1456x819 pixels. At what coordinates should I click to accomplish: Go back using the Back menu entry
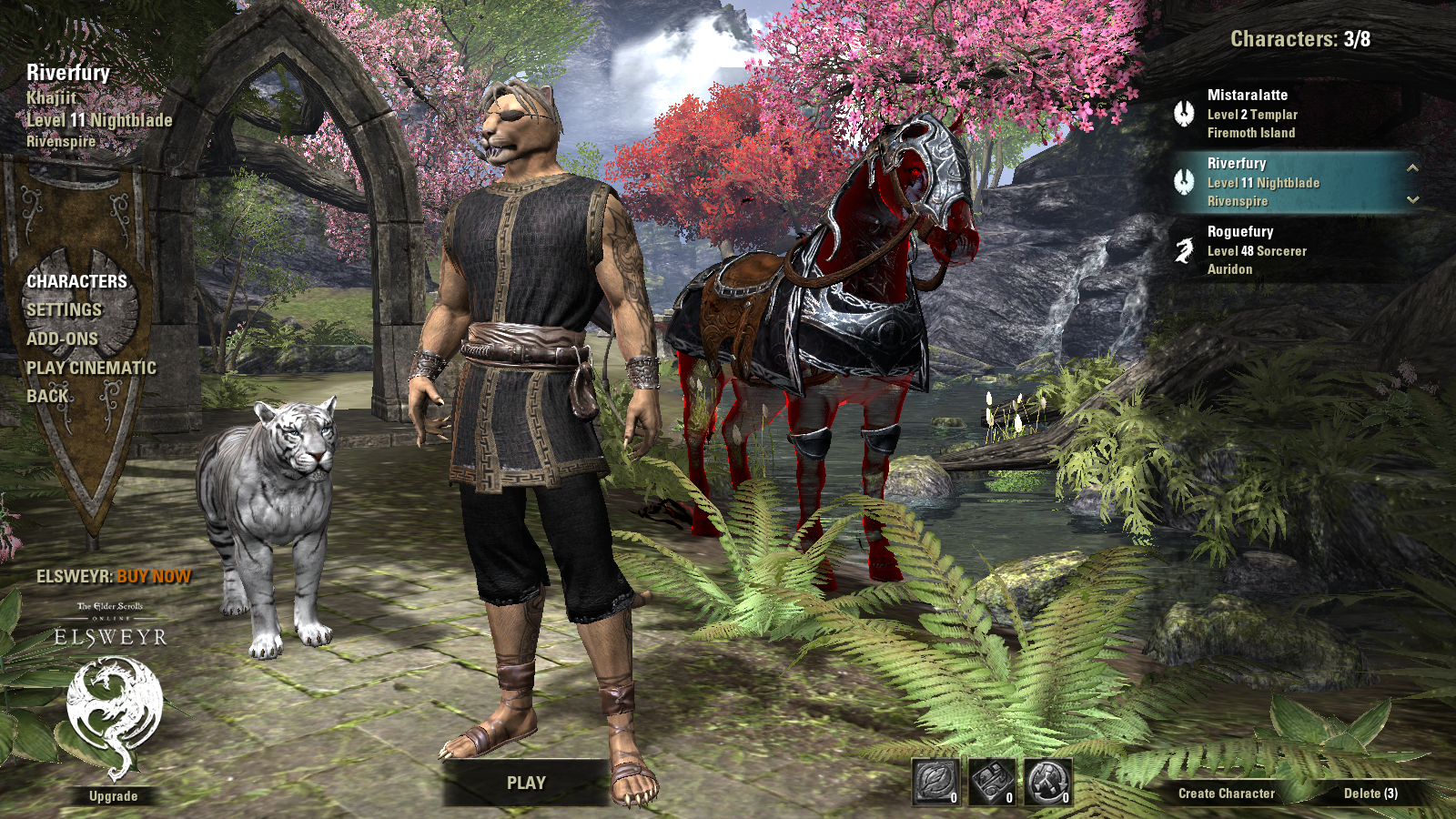point(47,396)
